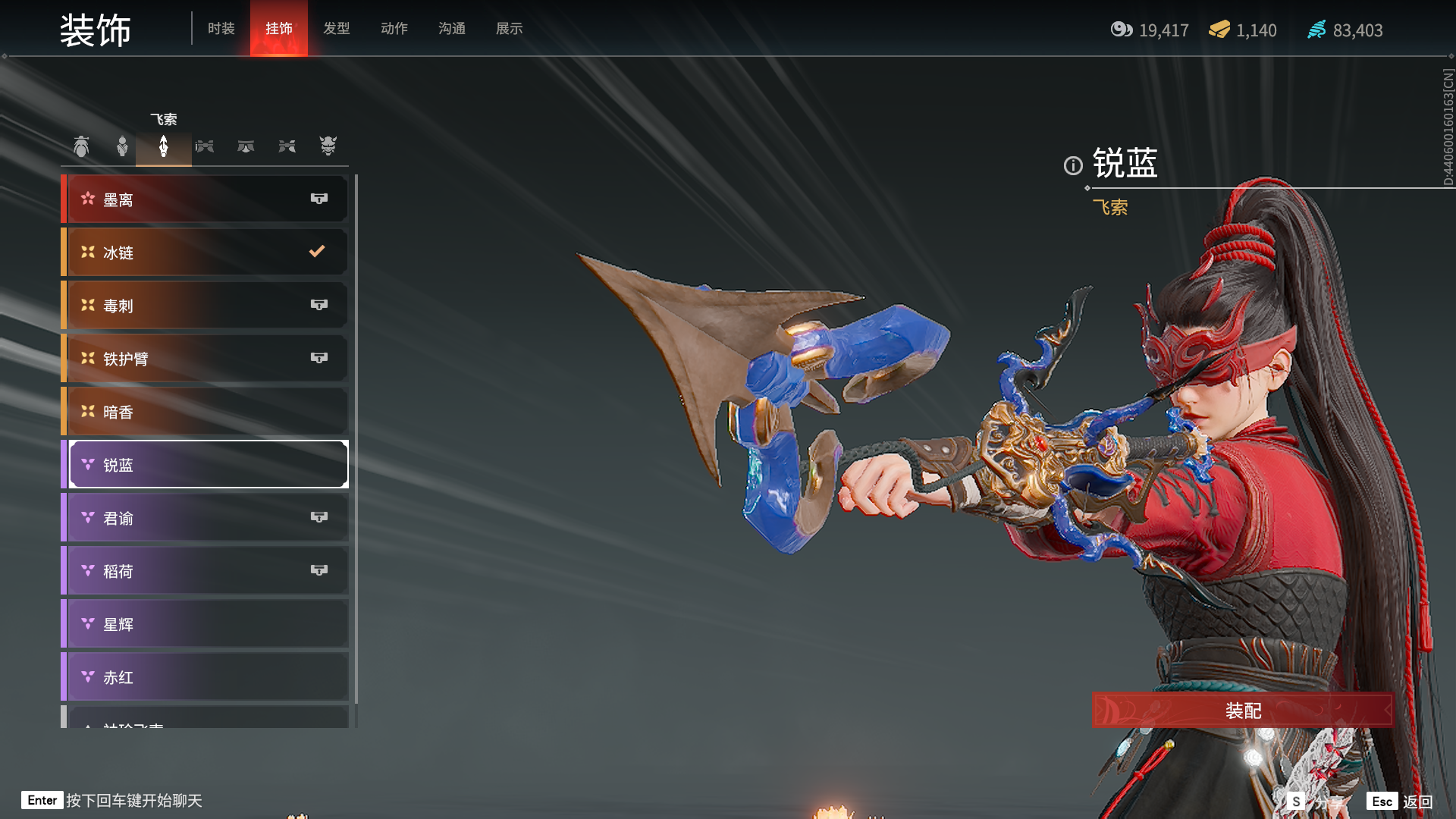1456x819 pixels.
Task: Open the 发型 tab
Action: click(x=336, y=29)
